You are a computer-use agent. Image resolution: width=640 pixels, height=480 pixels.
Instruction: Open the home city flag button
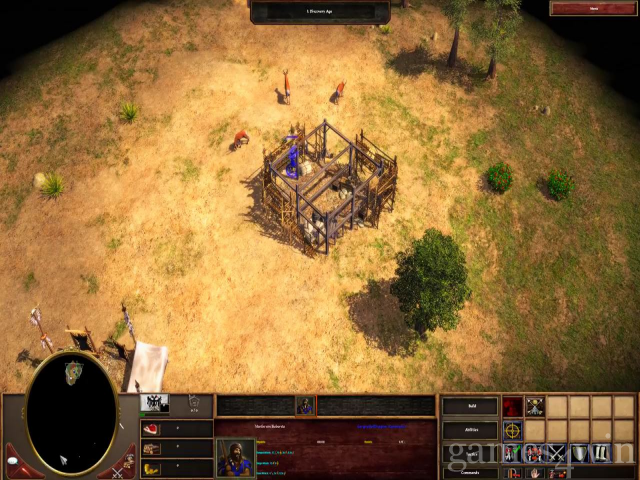[x=155, y=404]
